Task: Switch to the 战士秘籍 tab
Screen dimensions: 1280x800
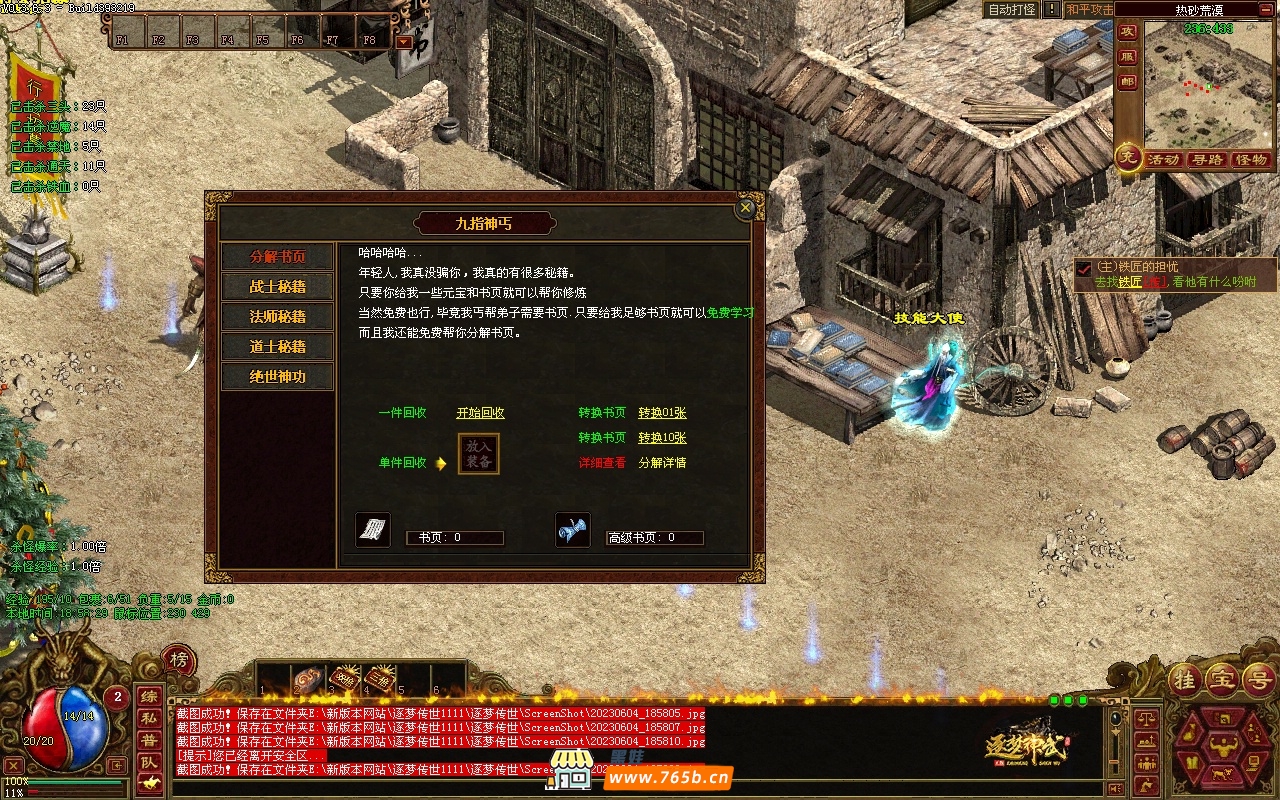Action: click(x=277, y=287)
